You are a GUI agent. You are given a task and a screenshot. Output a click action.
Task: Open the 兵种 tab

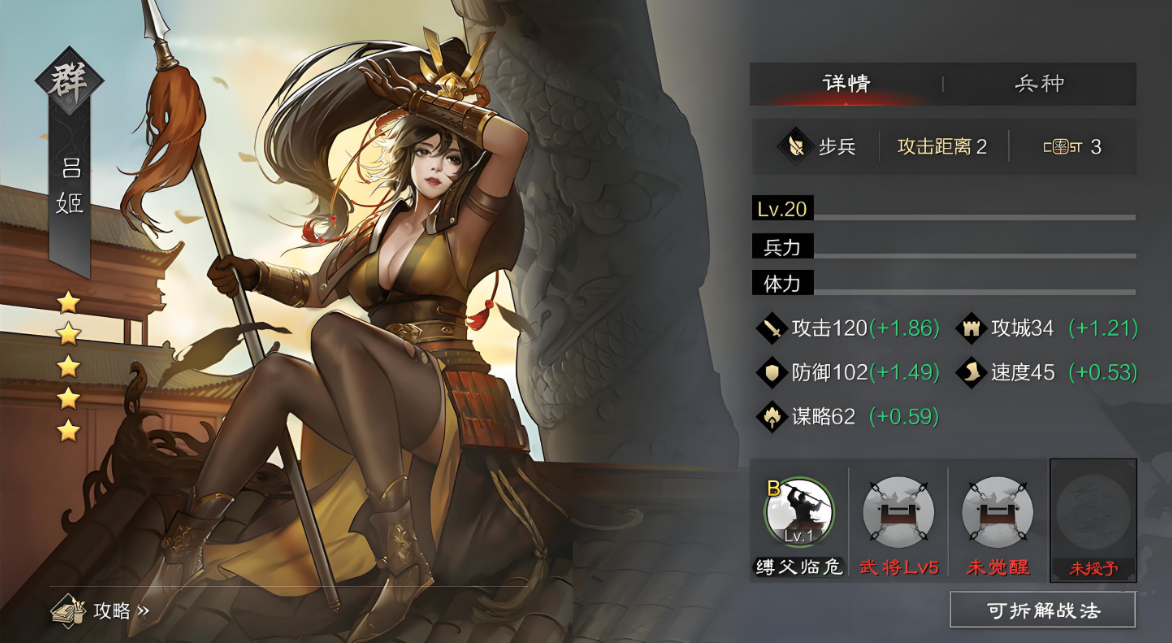click(x=1039, y=84)
